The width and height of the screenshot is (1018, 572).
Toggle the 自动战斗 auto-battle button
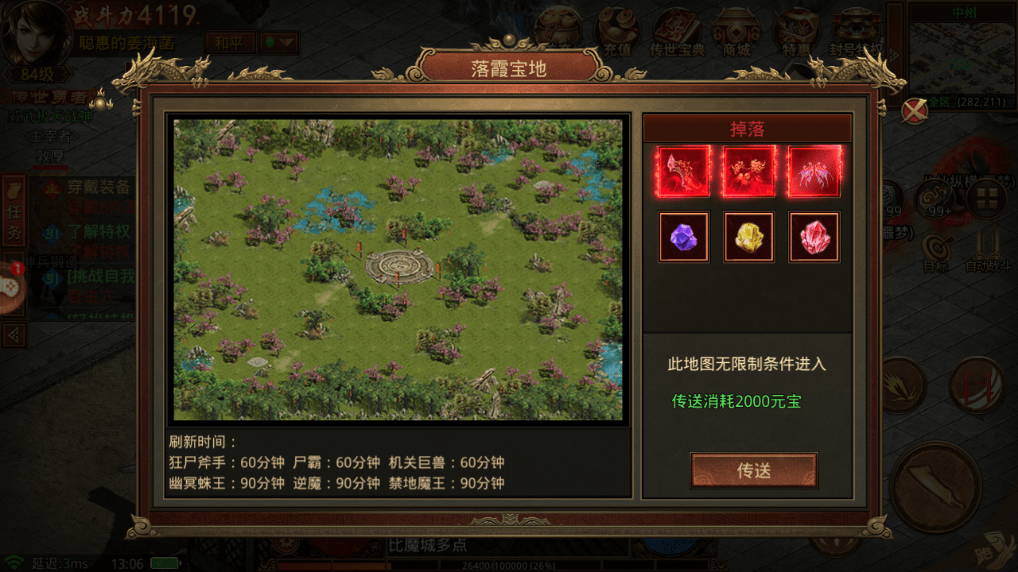[986, 248]
